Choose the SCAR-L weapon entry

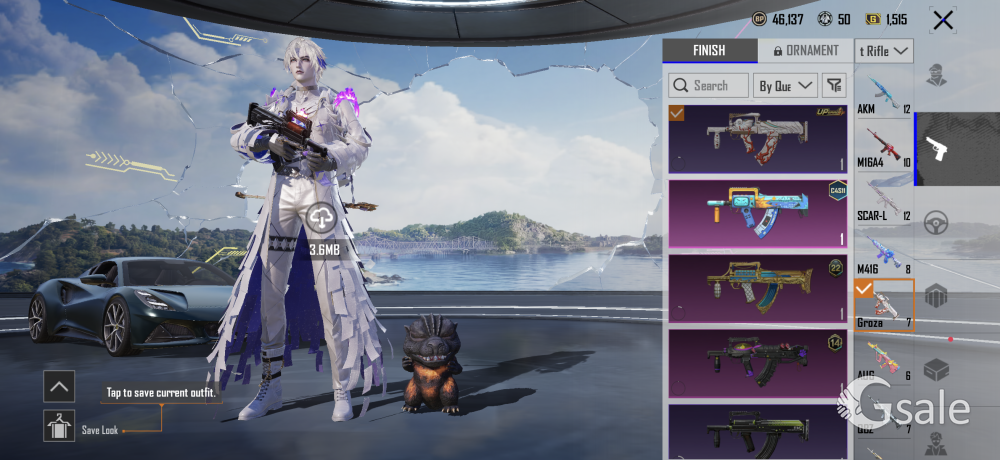pyautogui.click(x=884, y=202)
